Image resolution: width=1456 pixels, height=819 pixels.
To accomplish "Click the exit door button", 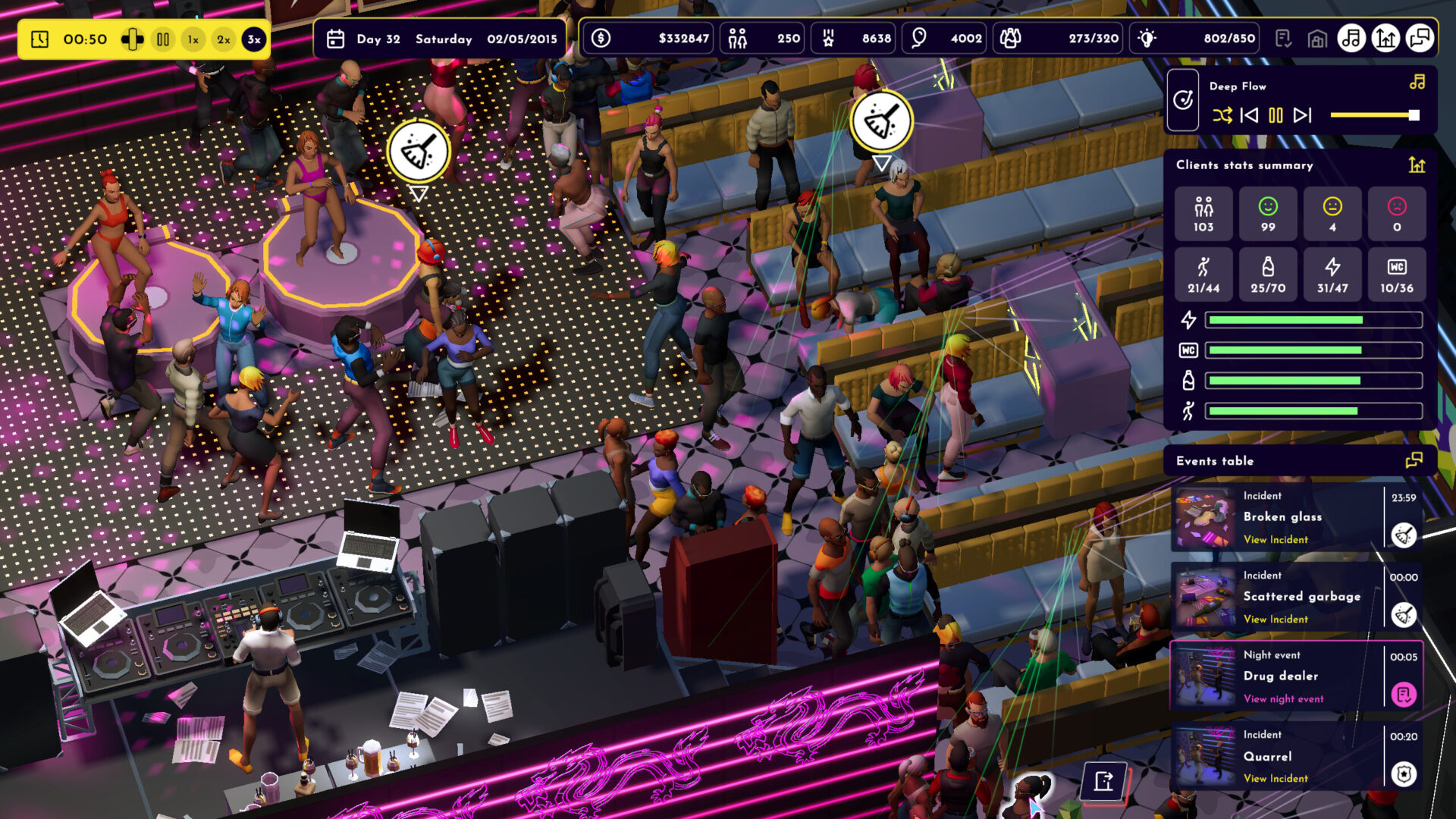I will point(1103,780).
